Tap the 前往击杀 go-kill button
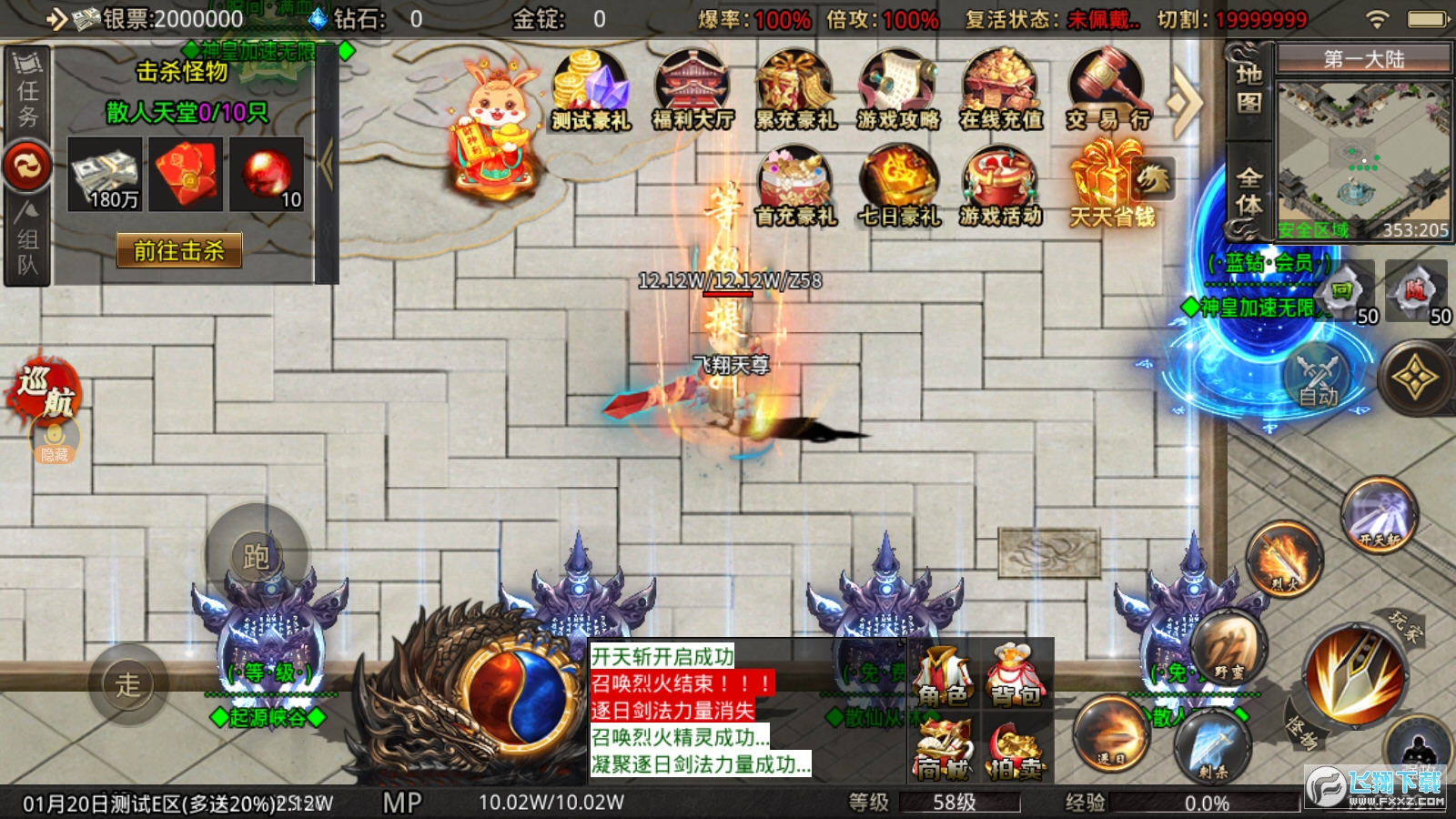Screen dimensions: 1456x819 click(x=179, y=250)
